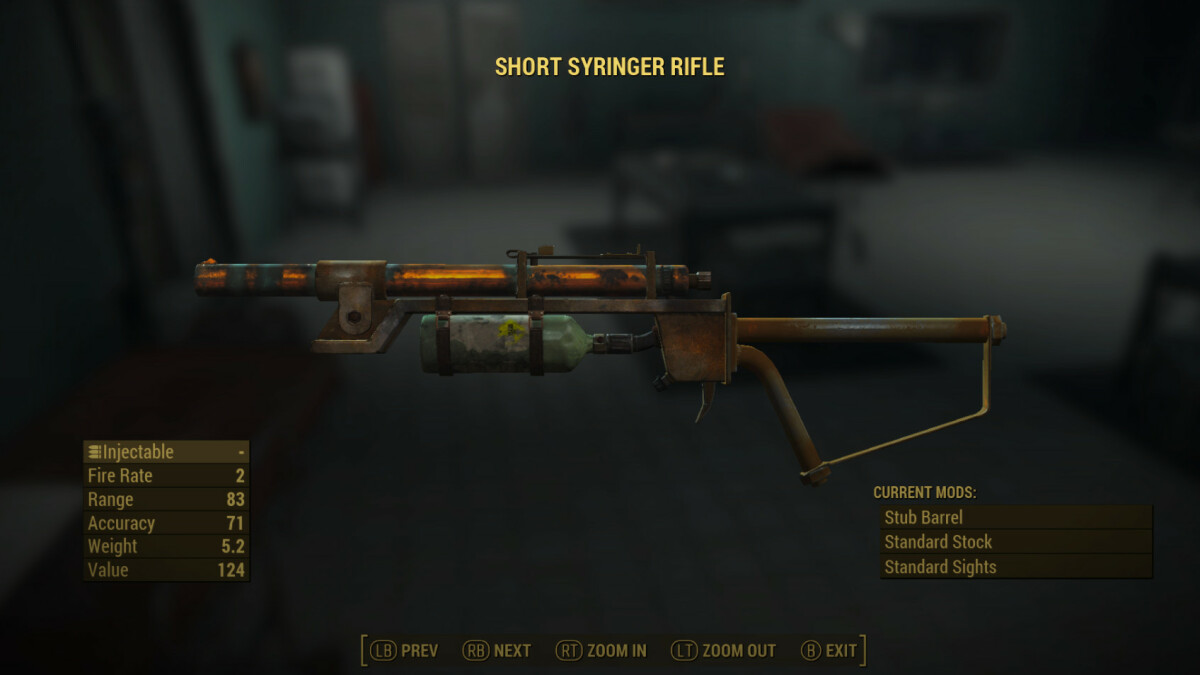
Task: Select the Stub Barrel mod row
Action: (x=1014, y=518)
